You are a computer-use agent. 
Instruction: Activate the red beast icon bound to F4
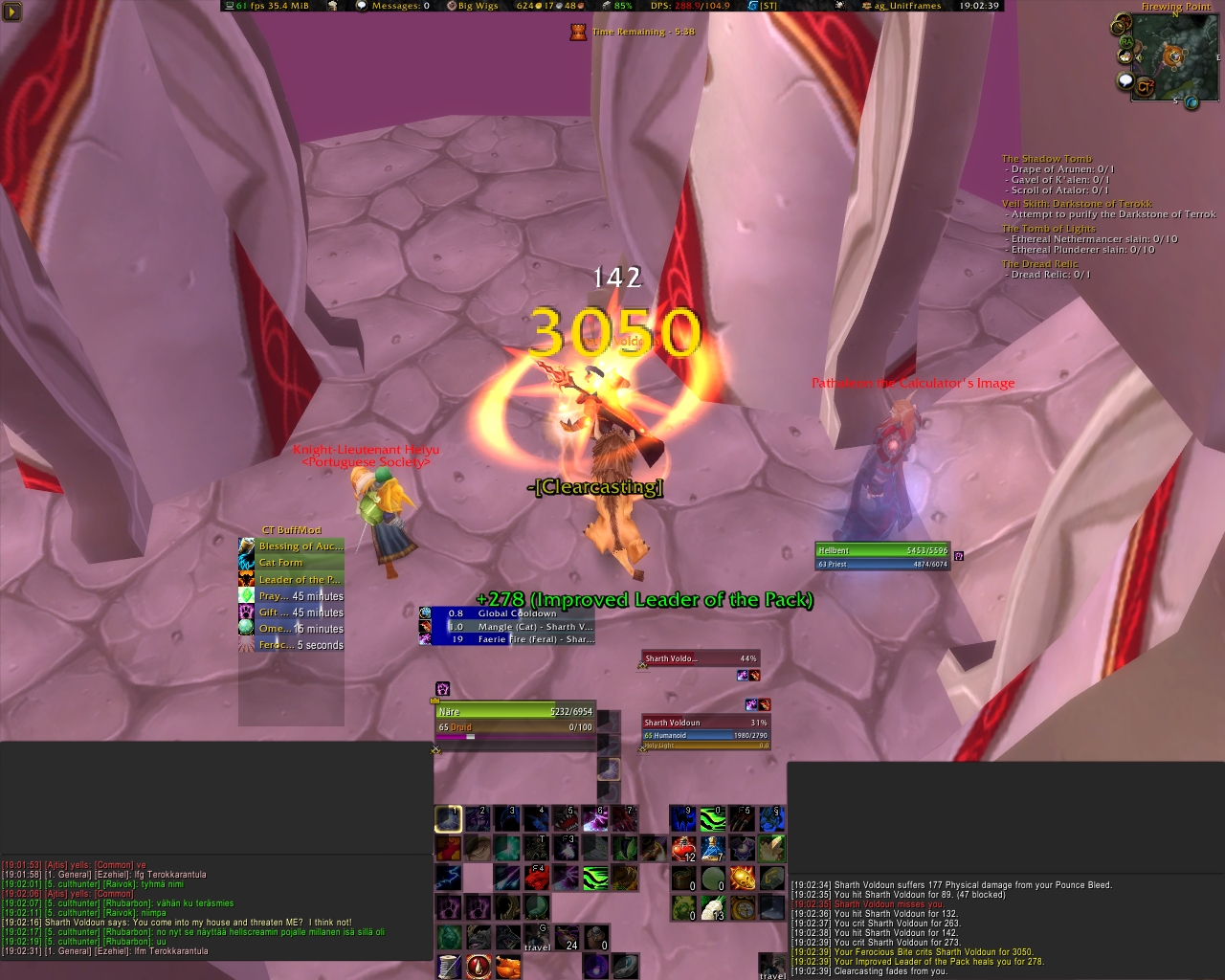(537, 878)
